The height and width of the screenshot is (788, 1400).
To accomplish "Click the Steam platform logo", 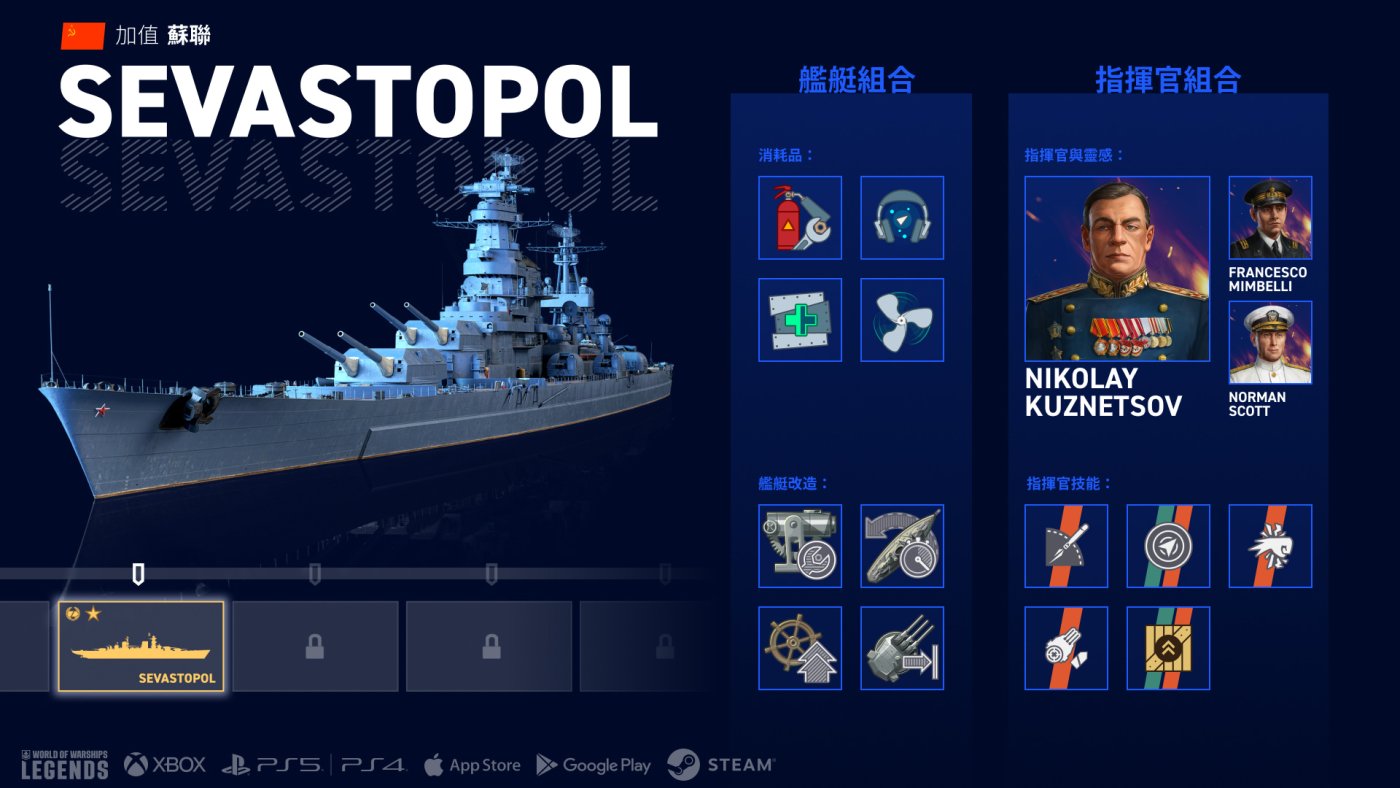I will (721, 765).
